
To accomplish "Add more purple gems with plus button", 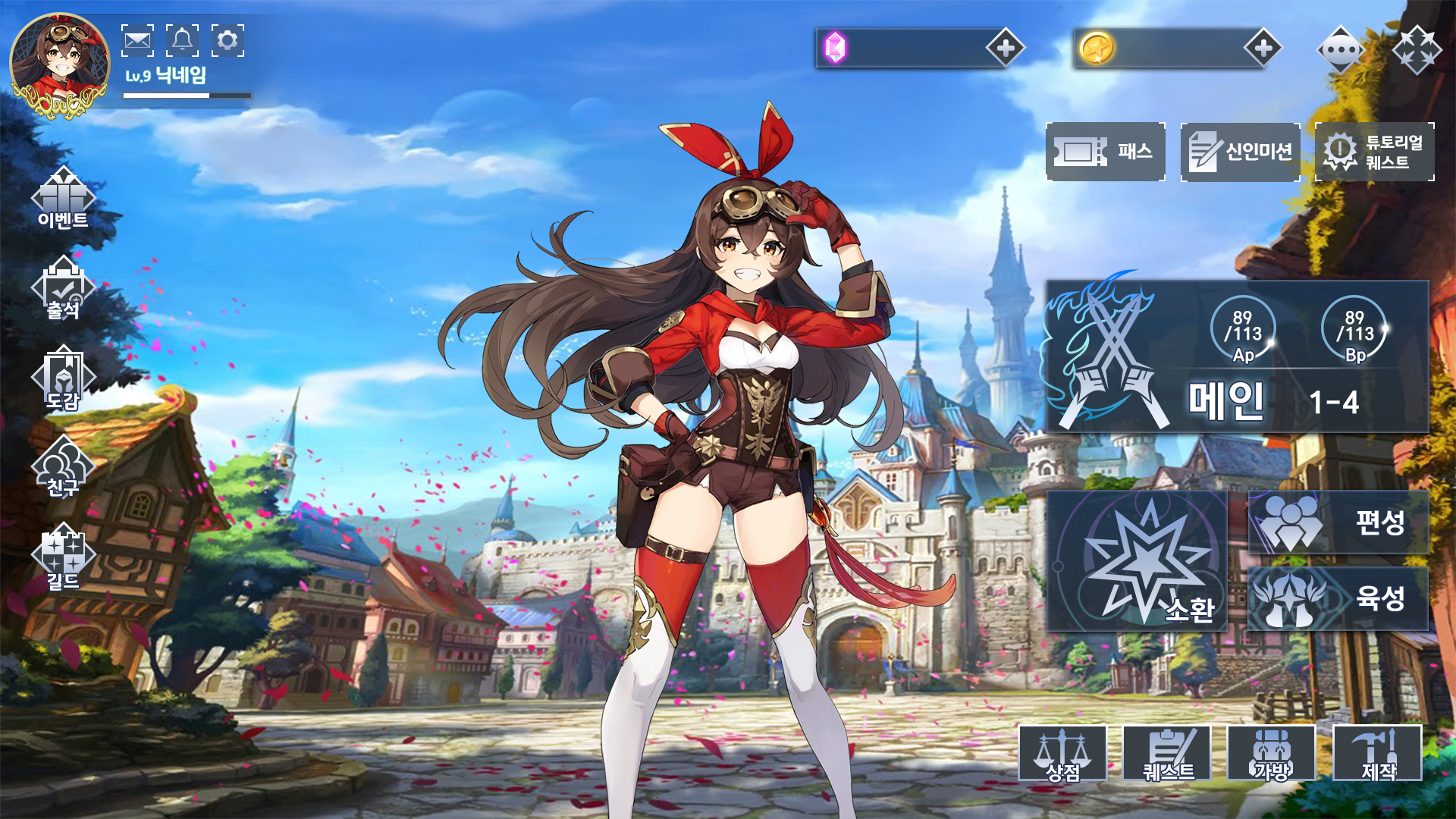I will (1006, 49).
